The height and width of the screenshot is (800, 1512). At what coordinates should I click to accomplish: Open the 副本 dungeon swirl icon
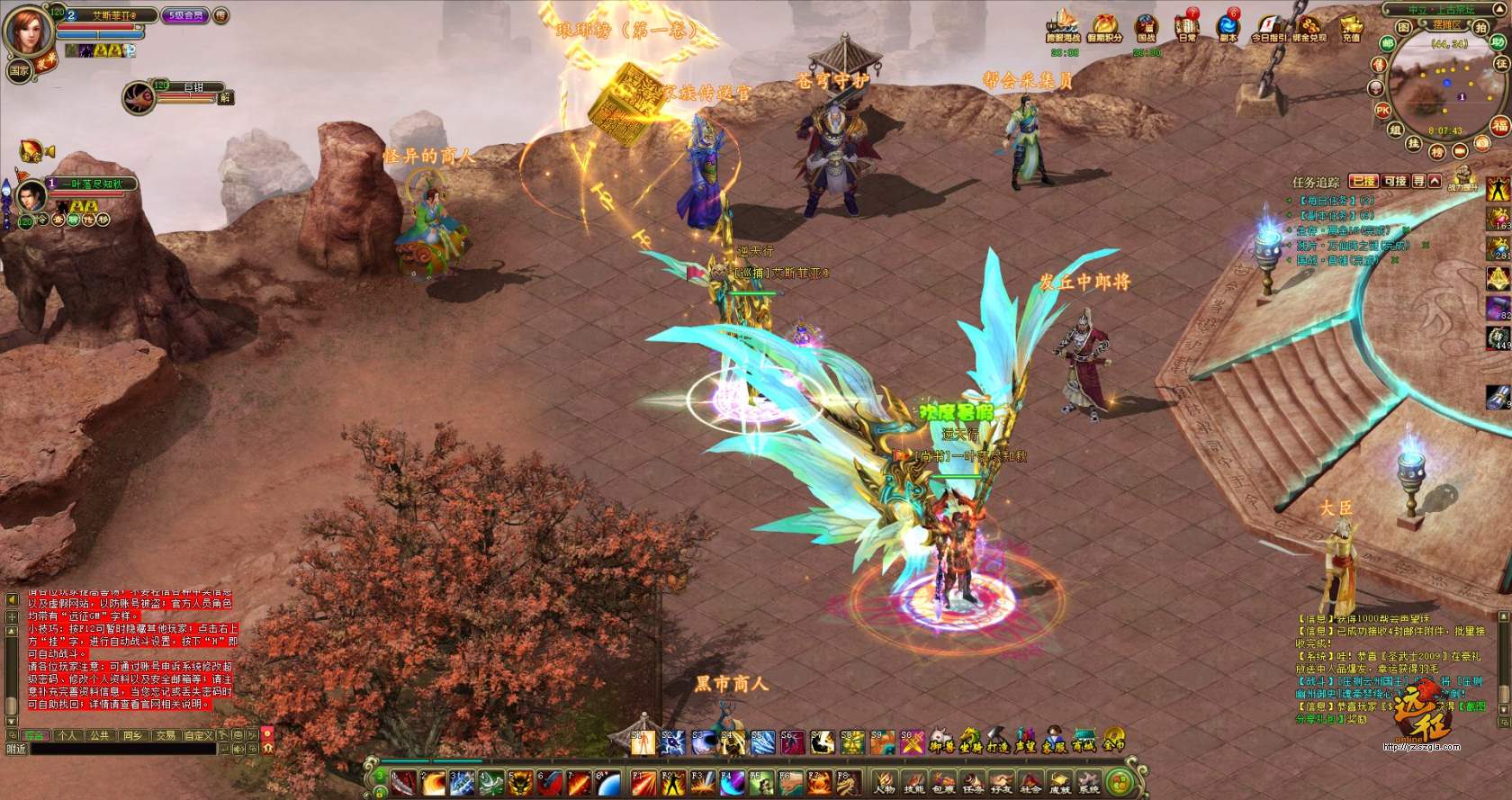[x=1228, y=25]
